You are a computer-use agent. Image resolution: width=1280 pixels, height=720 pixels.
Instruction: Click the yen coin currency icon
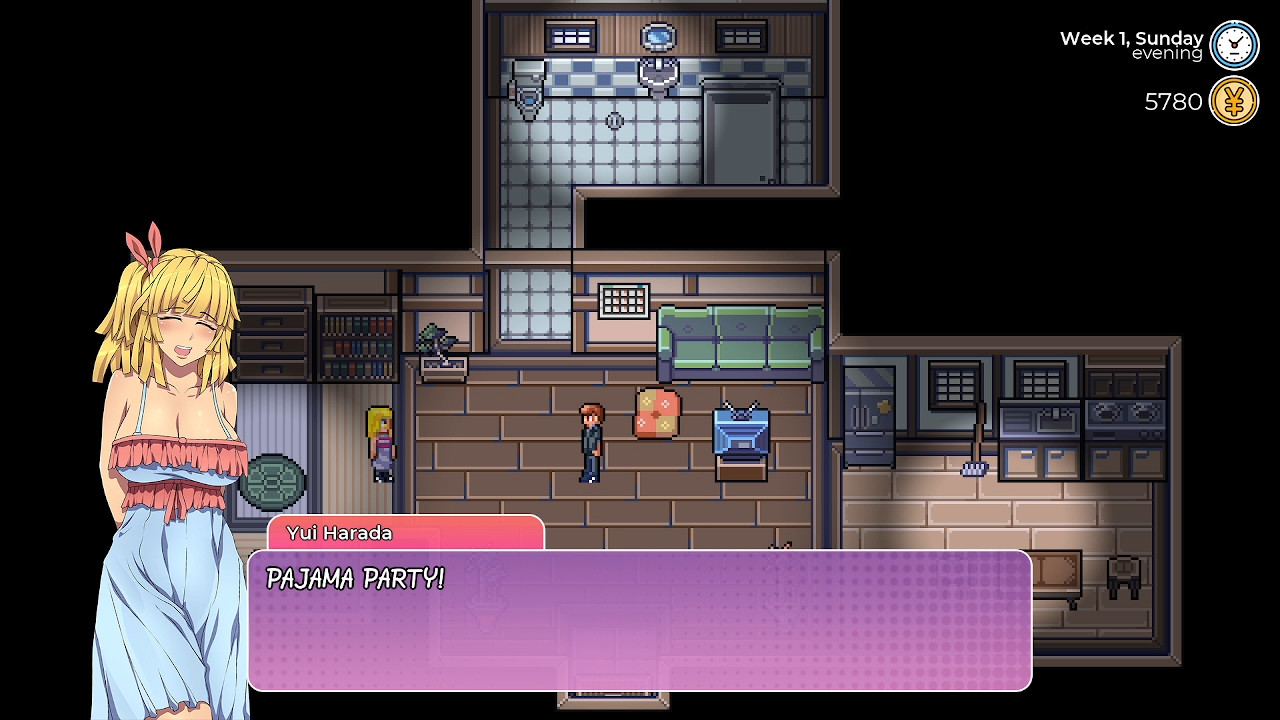[1234, 100]
